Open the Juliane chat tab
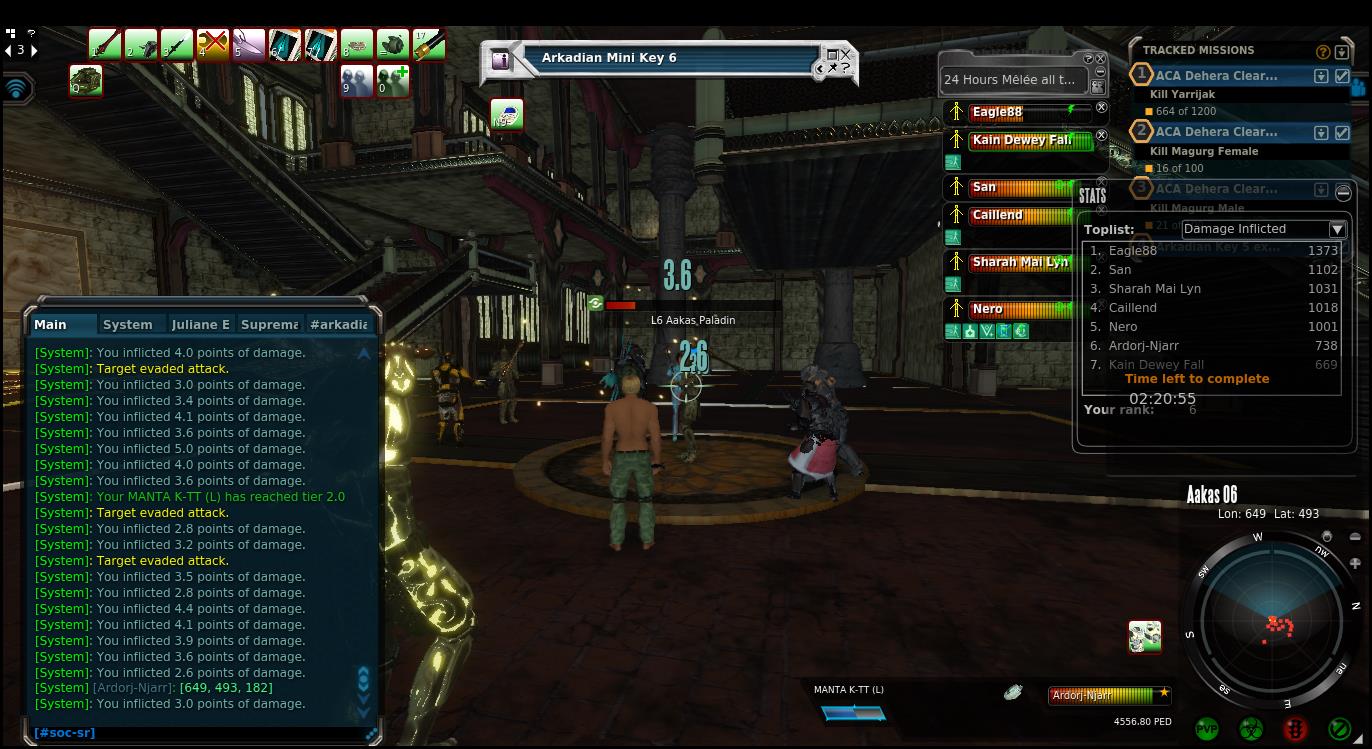1372x749 pixels. tap(200, 324)
